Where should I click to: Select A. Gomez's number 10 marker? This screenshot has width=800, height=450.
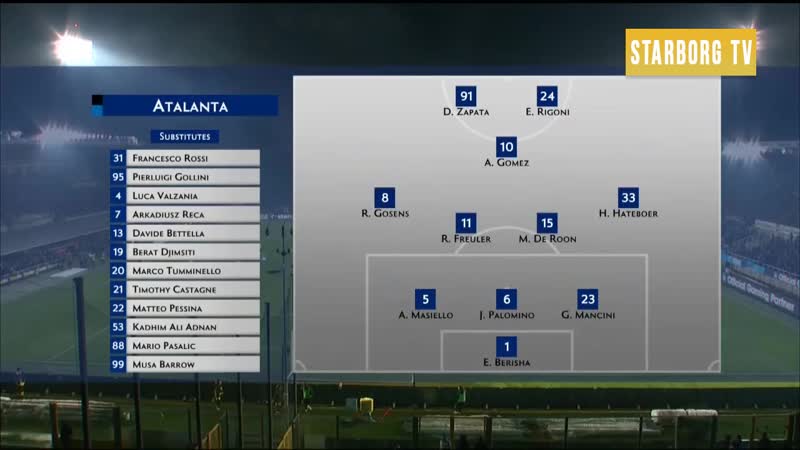tap(506, 147)
